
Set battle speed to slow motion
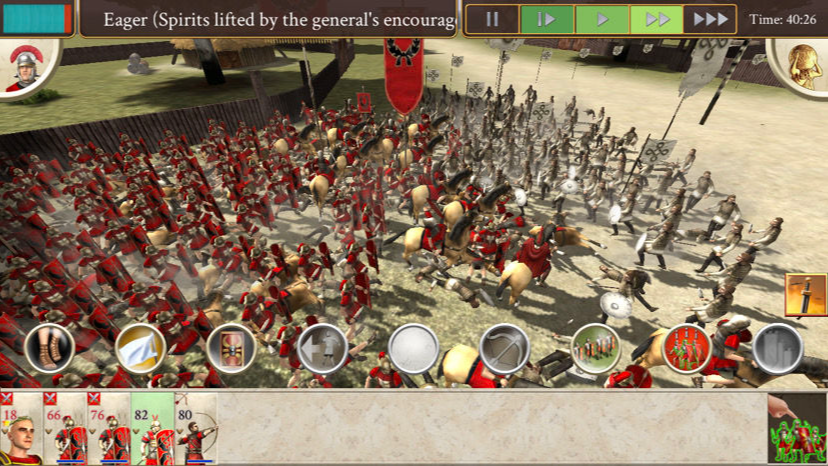click(x=546, y=19)
